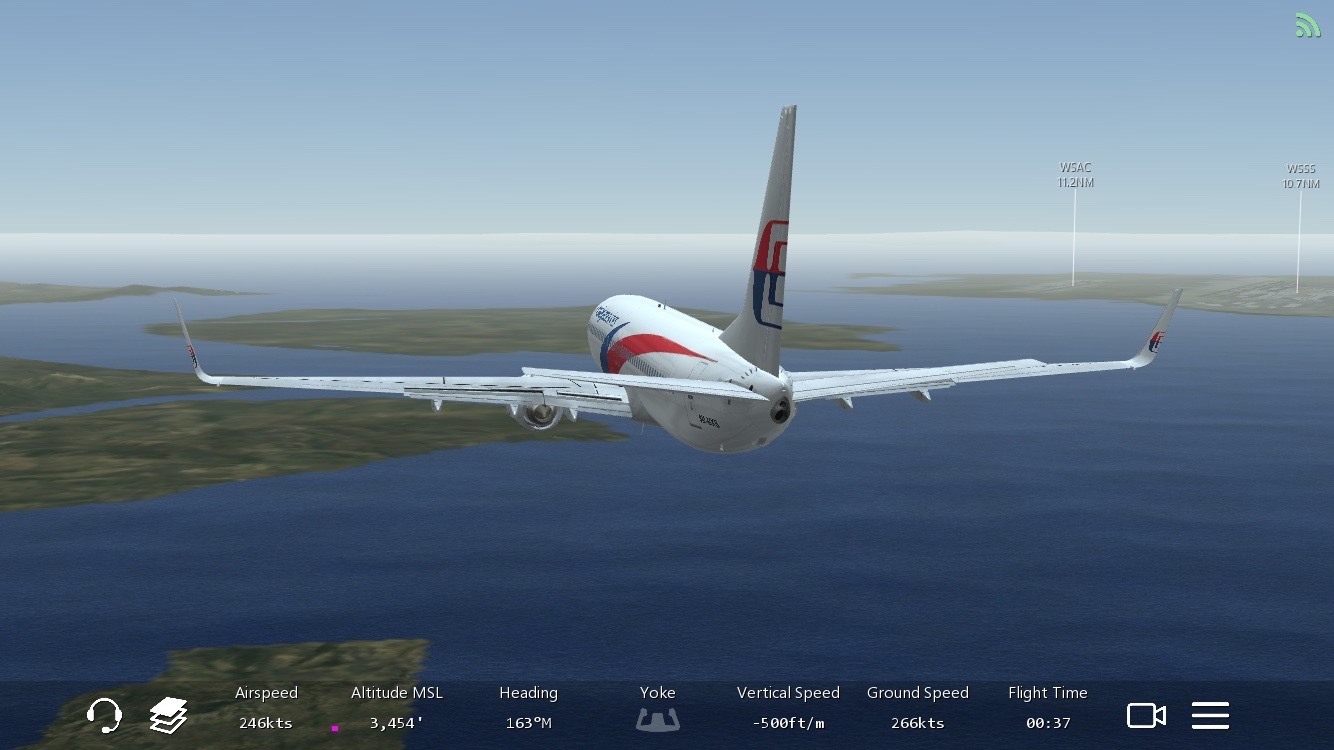Tap the Vertical Speed status item
Screen dimensions: 1334x750
click(788, 708)
